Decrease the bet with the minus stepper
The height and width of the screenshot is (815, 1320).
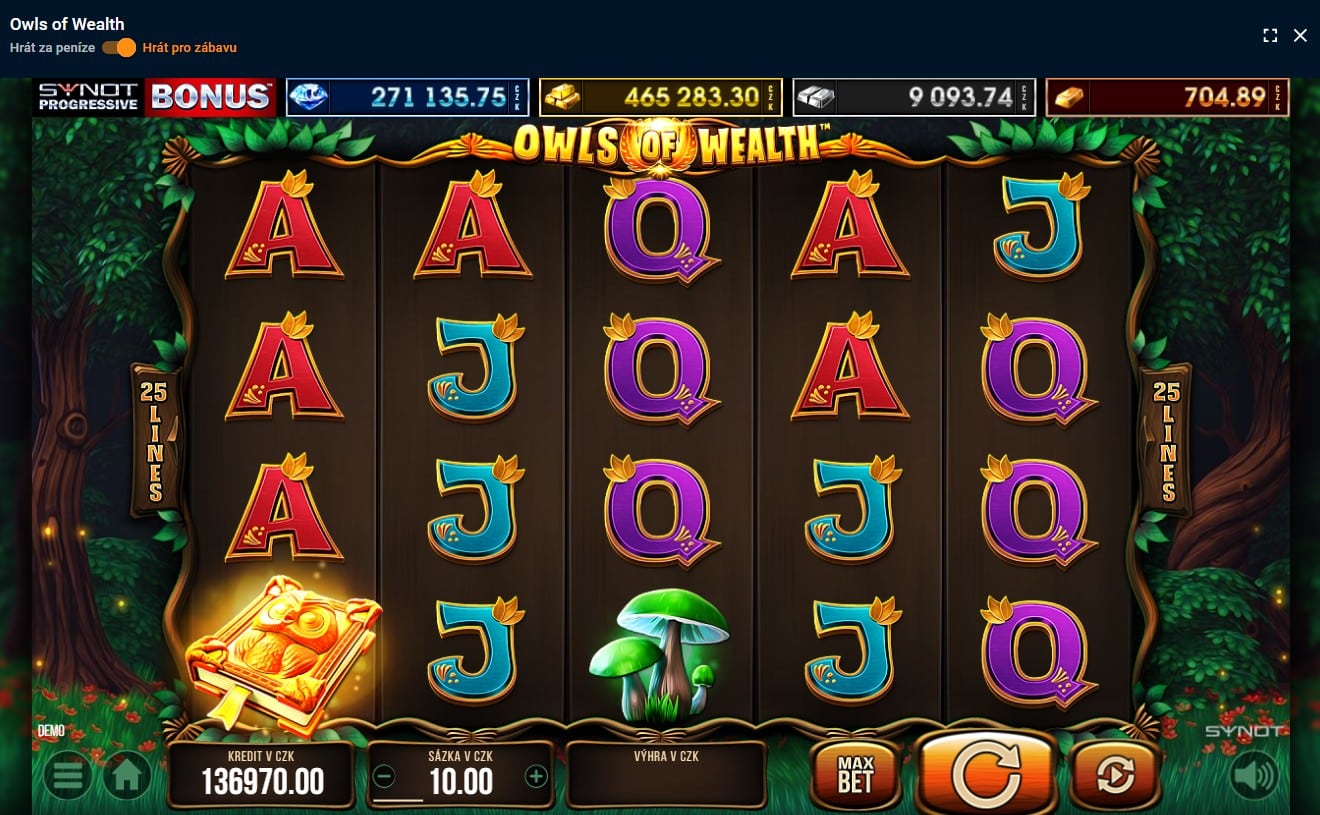click(383, 775)
